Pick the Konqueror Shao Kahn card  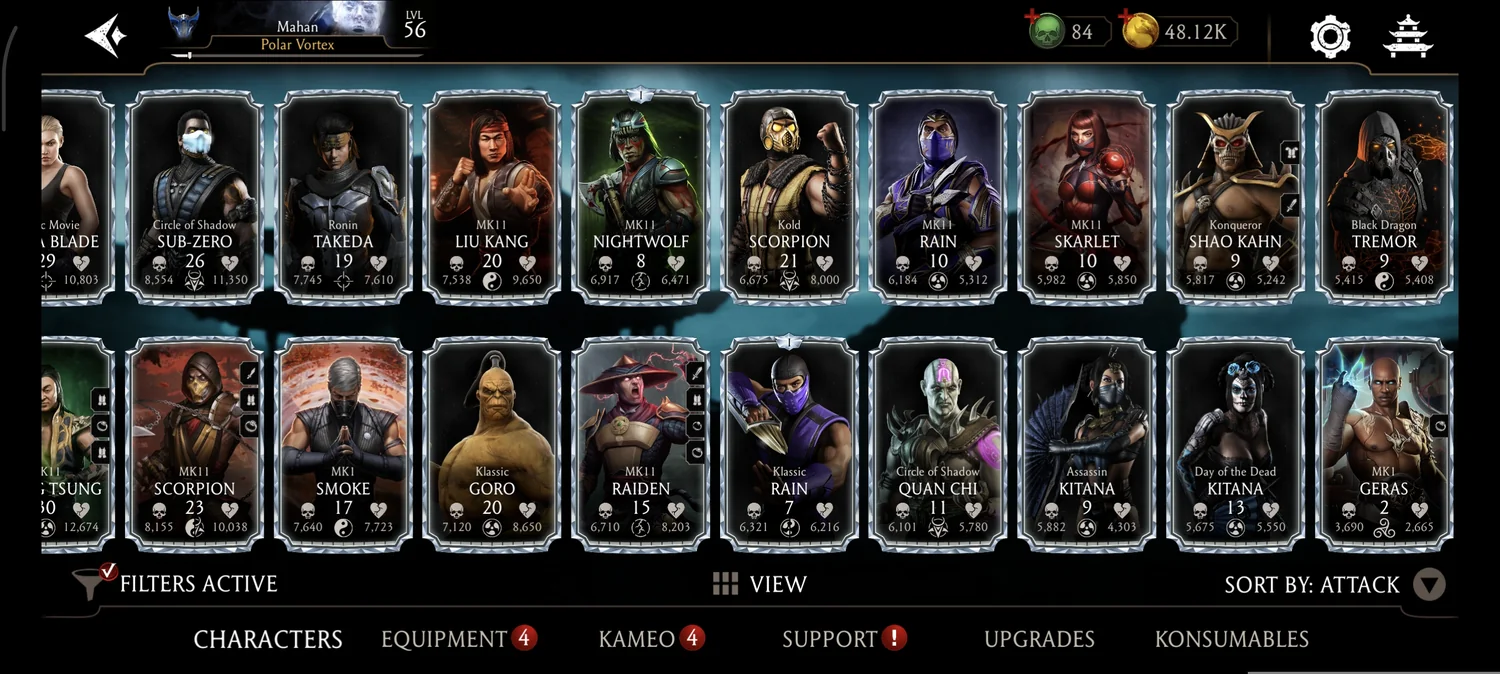(x=1236, y=195)
